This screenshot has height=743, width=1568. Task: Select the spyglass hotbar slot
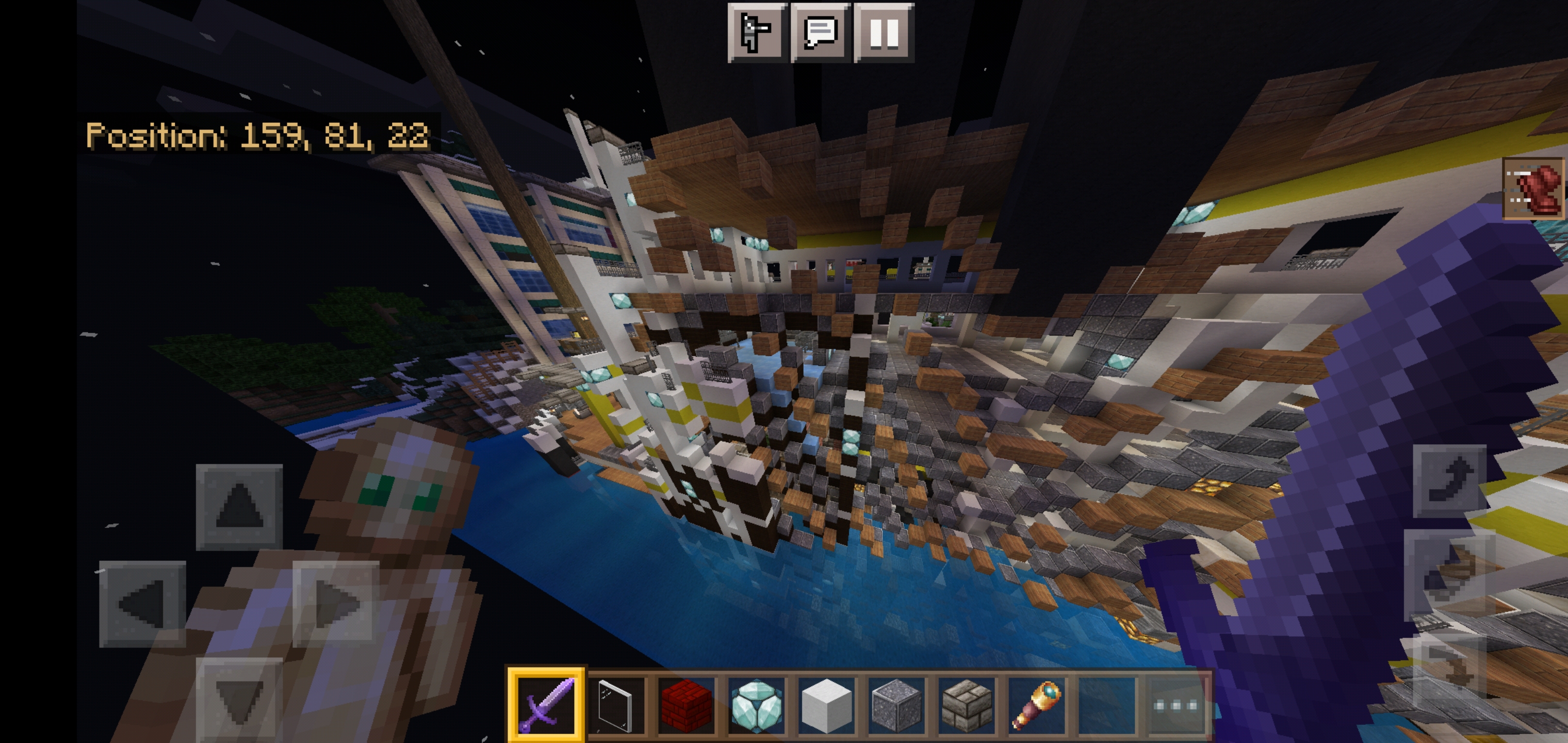click(x=1037, y=705)
